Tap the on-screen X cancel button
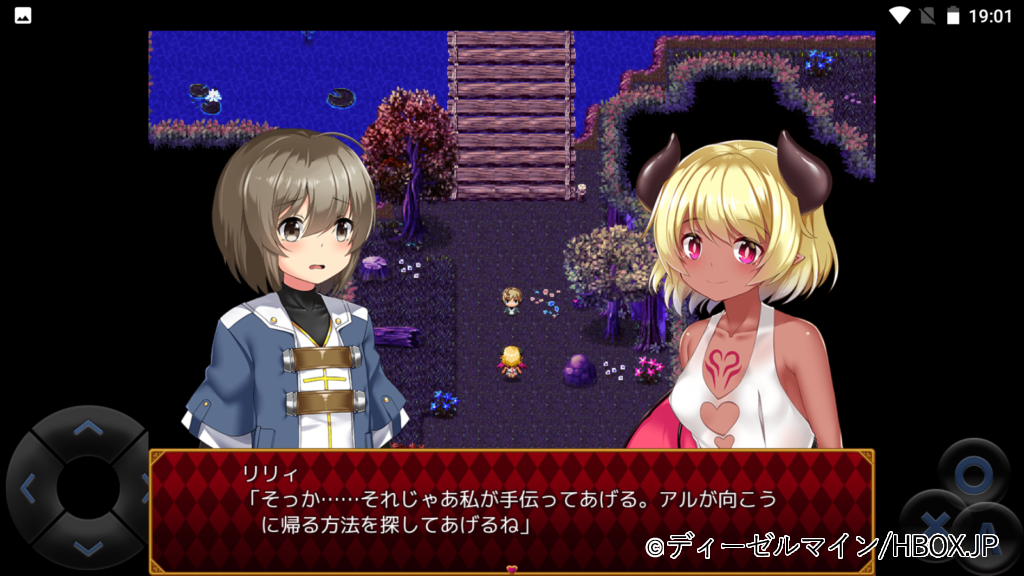This screenshot has width=1024, height=576. [933, 522]
